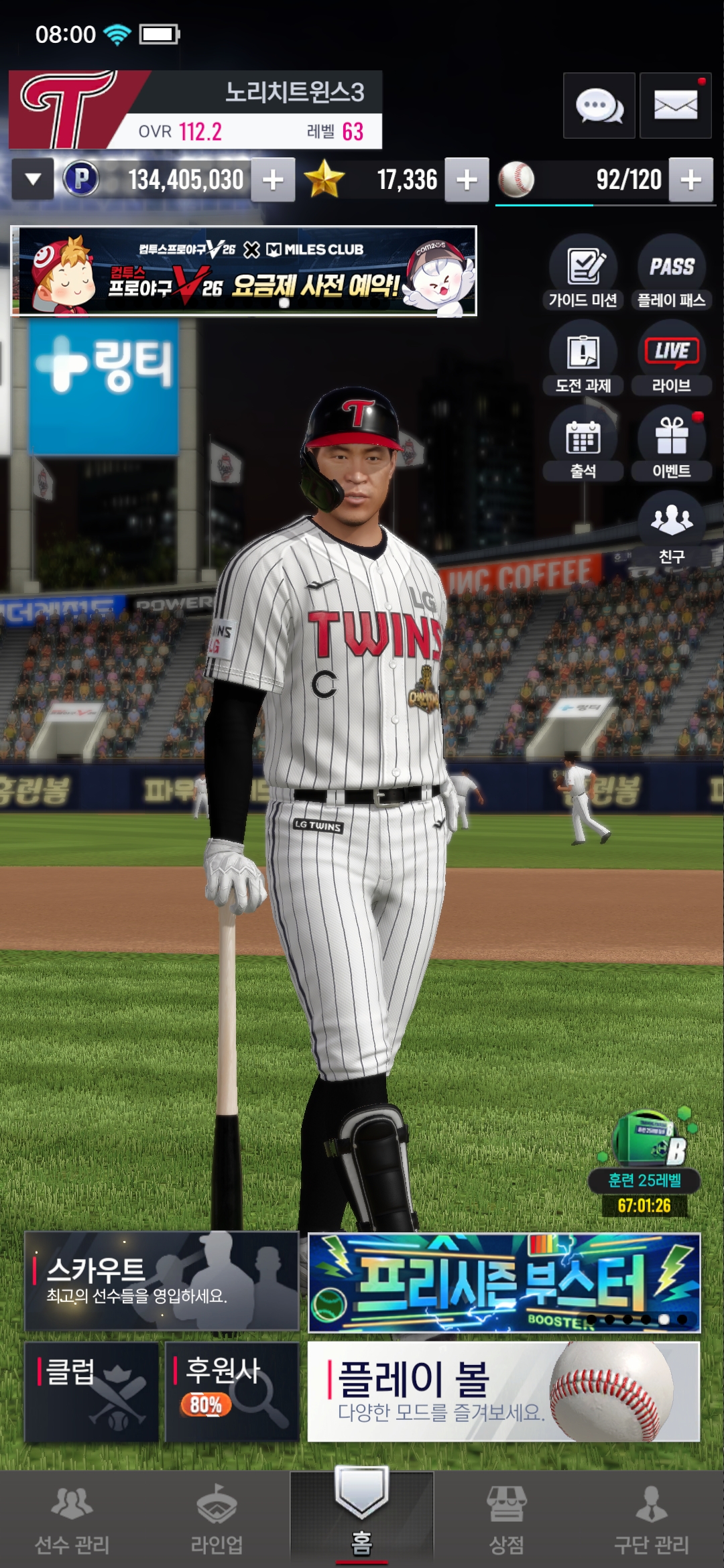
Task: Open the 라이브 LIVE menu
Action: click(671, 358)
